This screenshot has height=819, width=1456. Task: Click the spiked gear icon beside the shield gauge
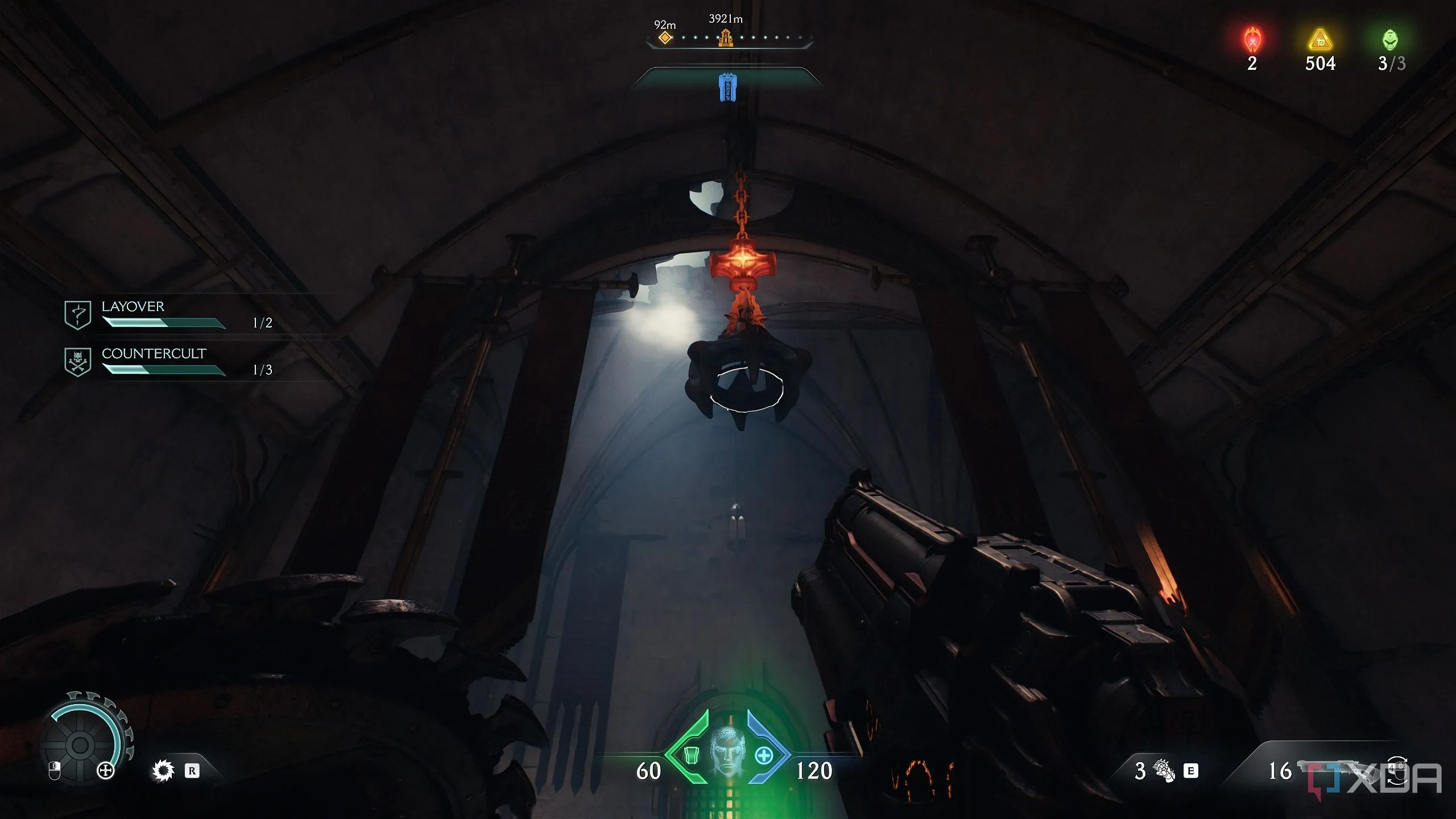pyautogui.click(x=163, y=771)
